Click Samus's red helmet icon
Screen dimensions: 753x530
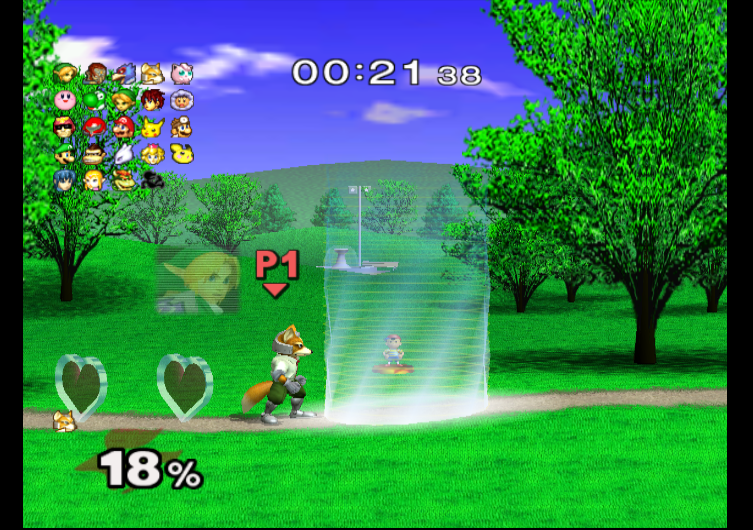tap(95, 127)
